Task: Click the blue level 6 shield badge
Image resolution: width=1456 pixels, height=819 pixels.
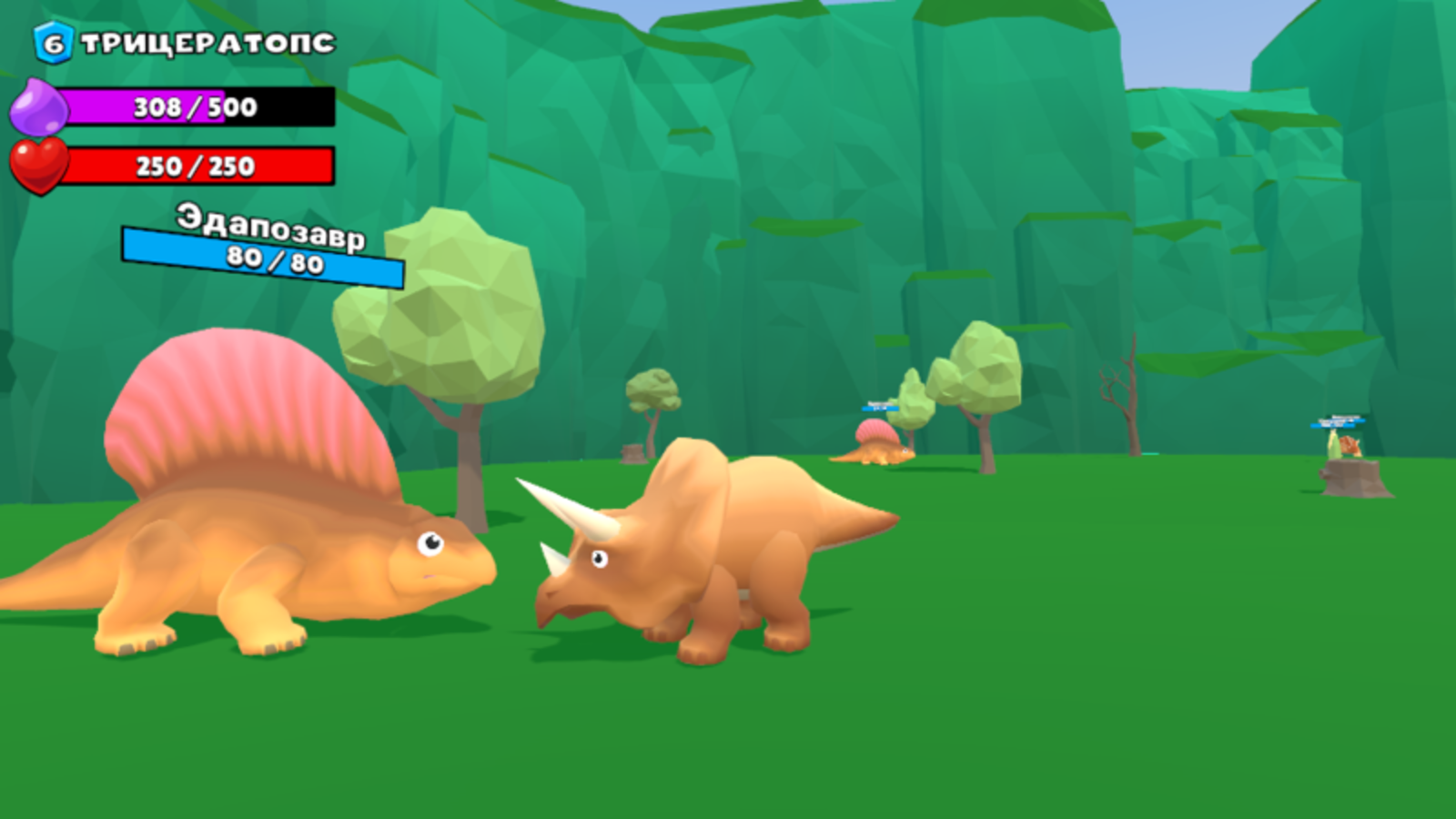Action: tap(52, 41)
